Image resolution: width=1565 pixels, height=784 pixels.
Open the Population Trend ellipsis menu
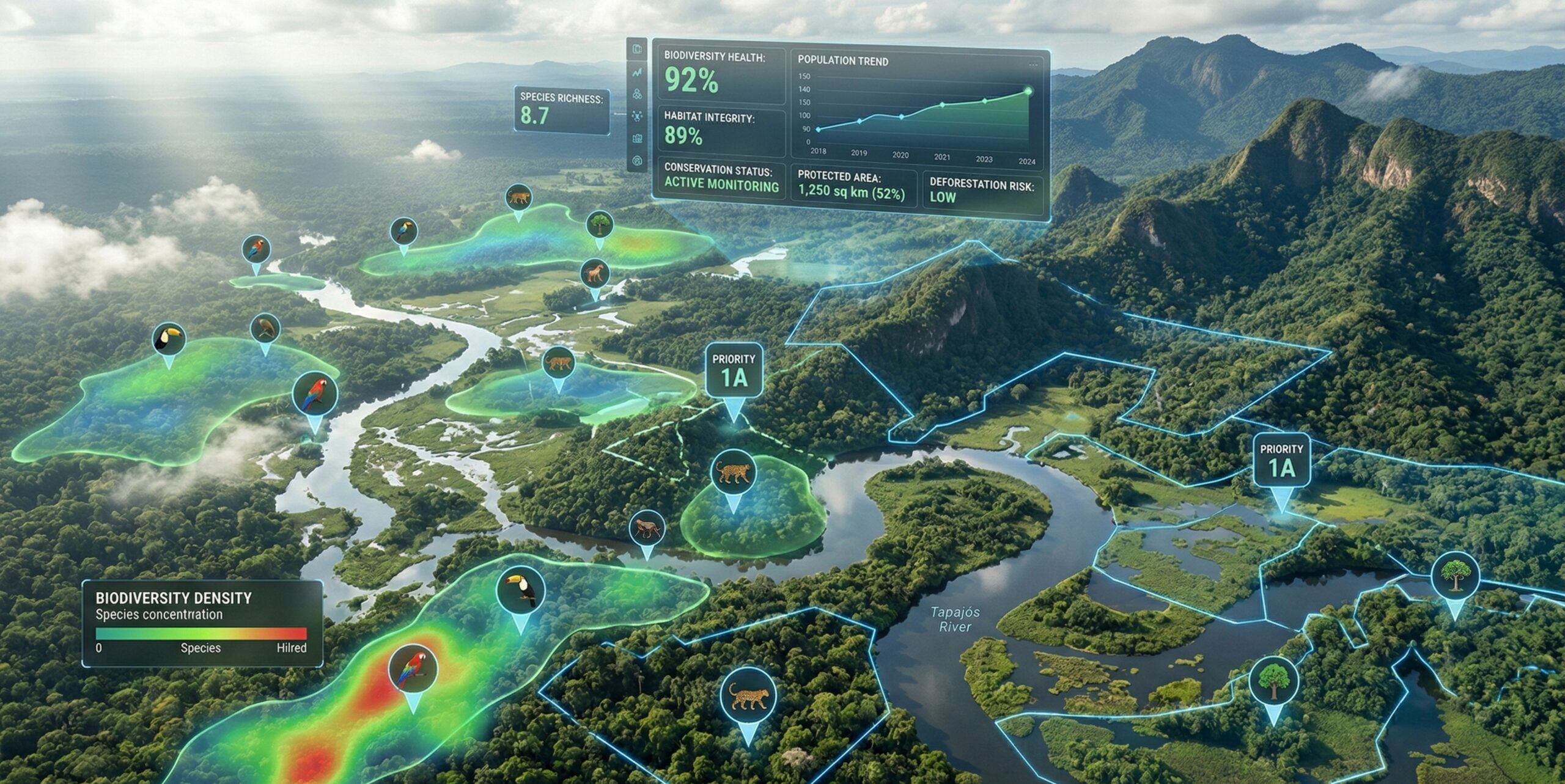coord(1033,65)
